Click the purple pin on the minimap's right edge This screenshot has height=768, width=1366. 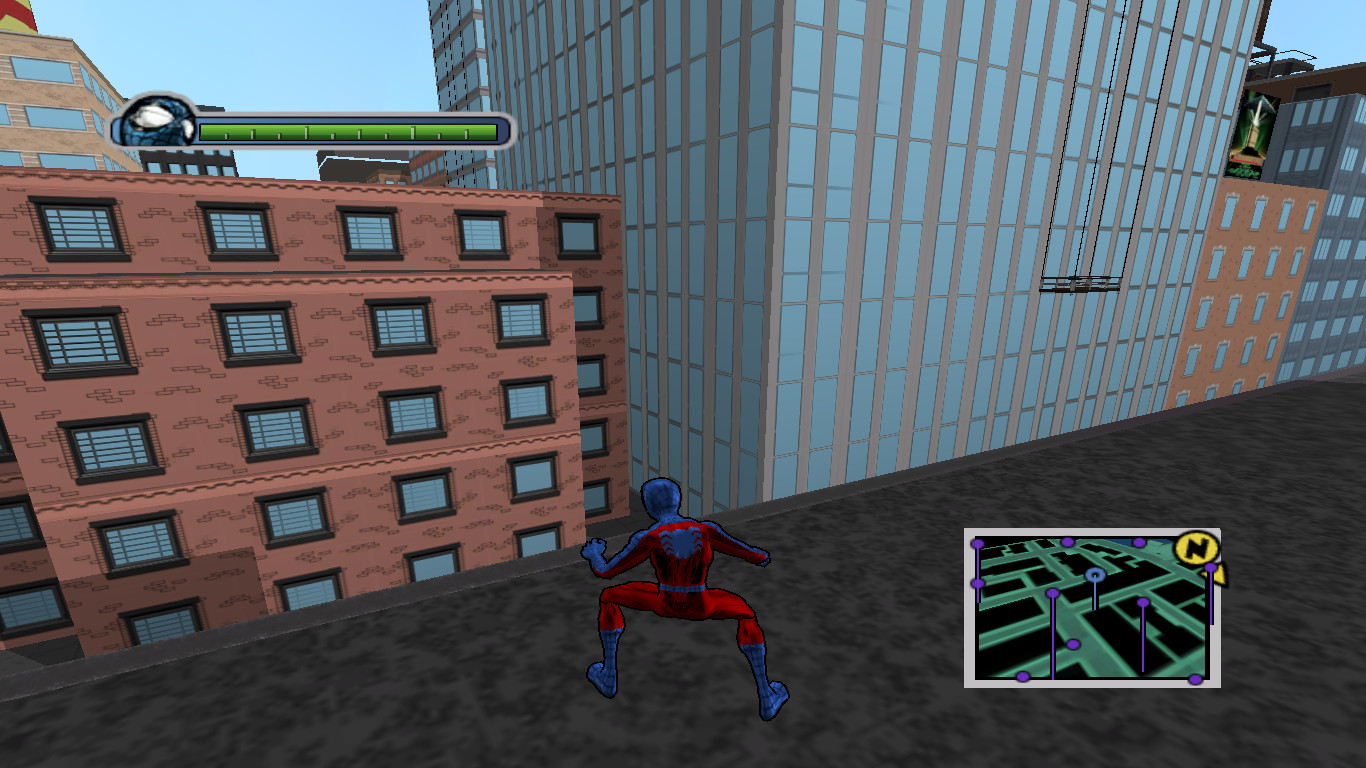1212,567
